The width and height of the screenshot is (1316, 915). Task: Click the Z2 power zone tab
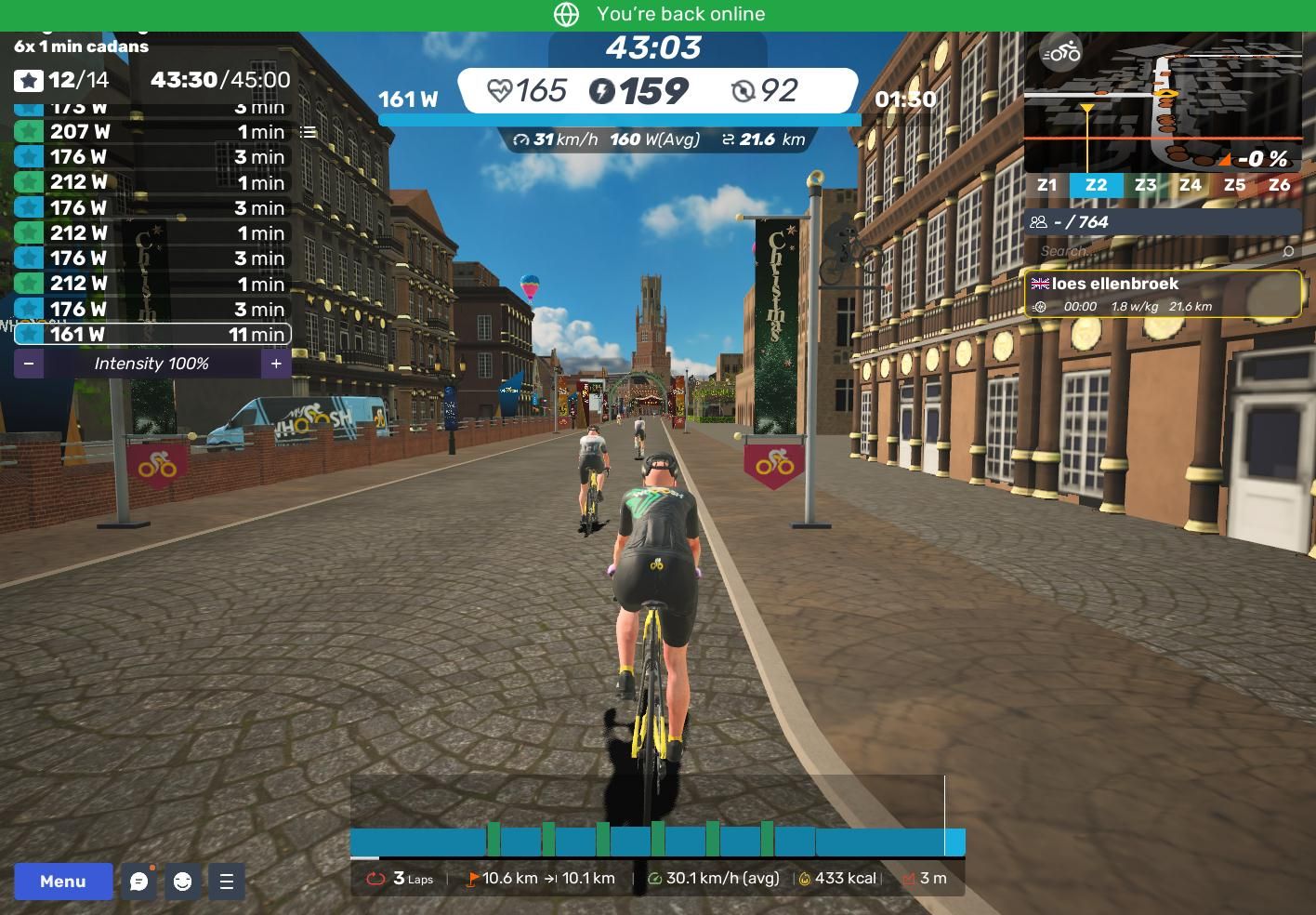(1096, 185)
